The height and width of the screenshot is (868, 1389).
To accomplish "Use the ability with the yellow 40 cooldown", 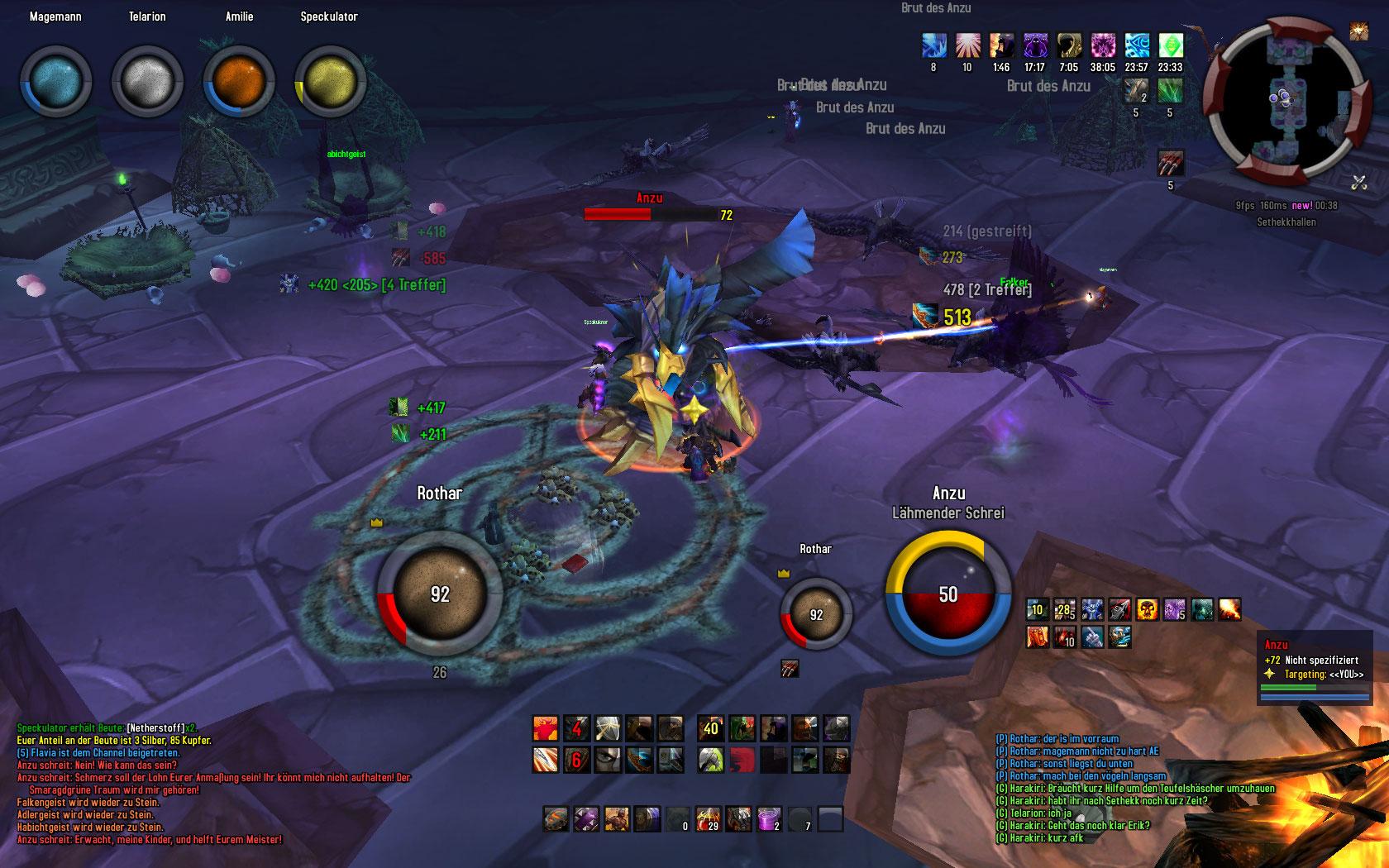I will 710,728.
